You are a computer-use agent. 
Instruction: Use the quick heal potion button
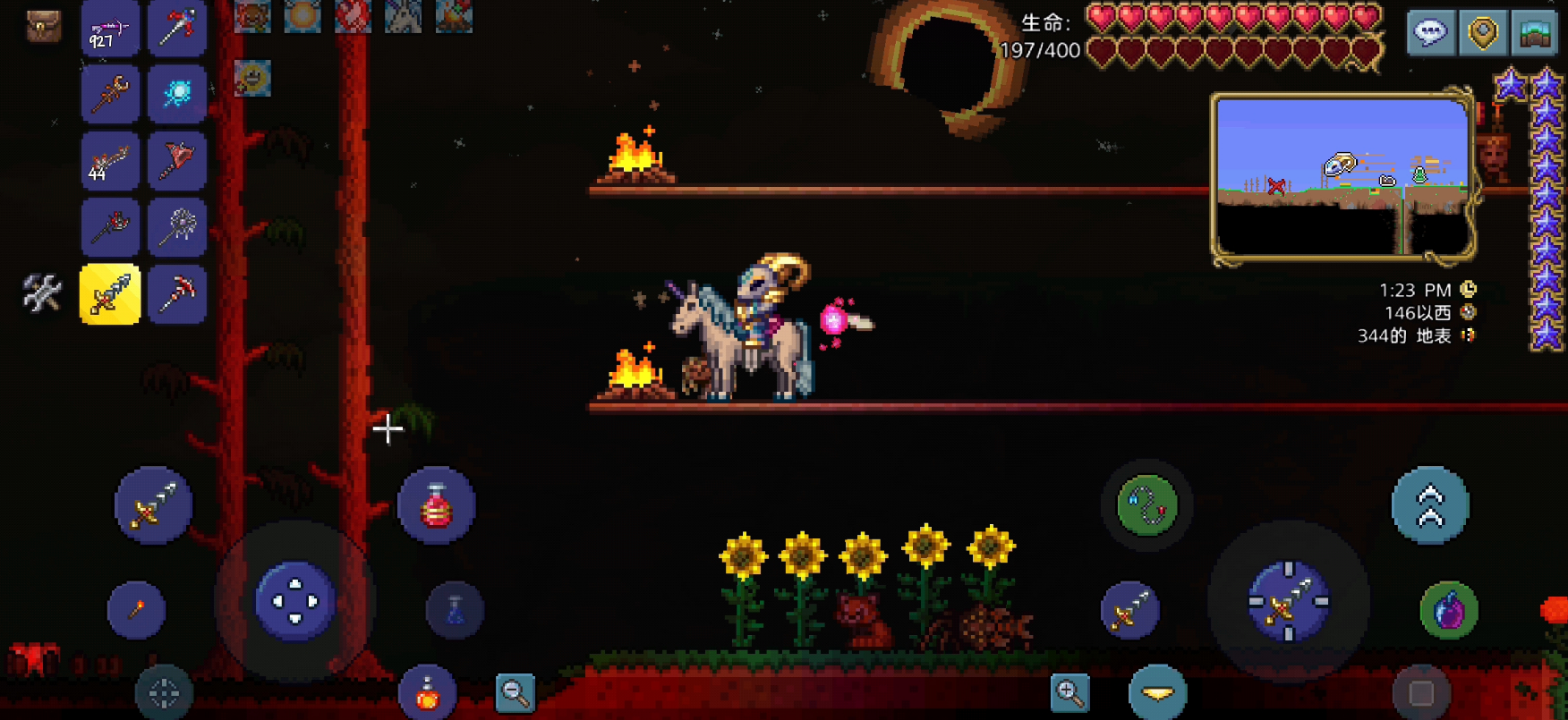point(436,506)
